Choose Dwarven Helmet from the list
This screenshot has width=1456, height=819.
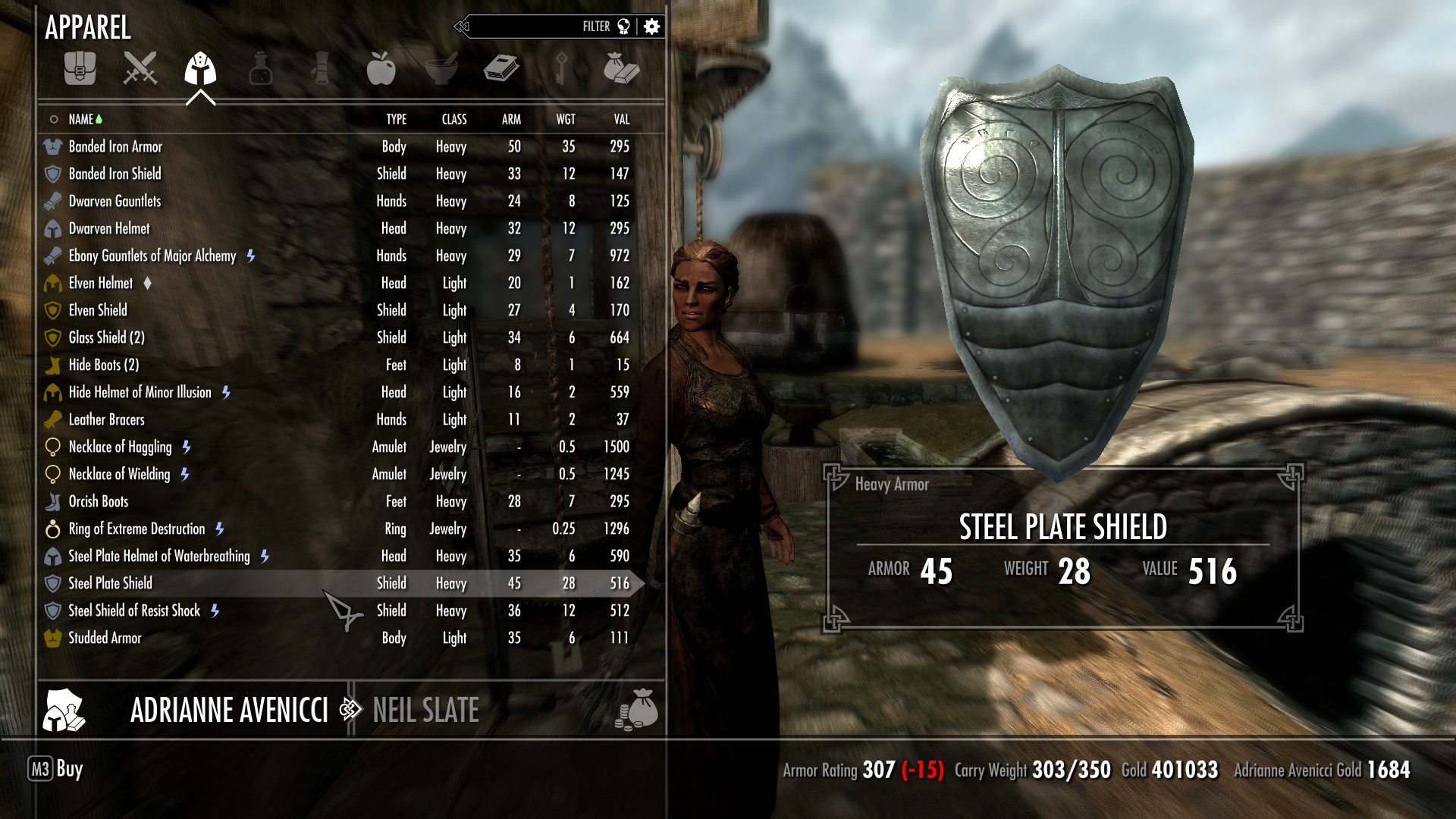[x=109, y=228]
